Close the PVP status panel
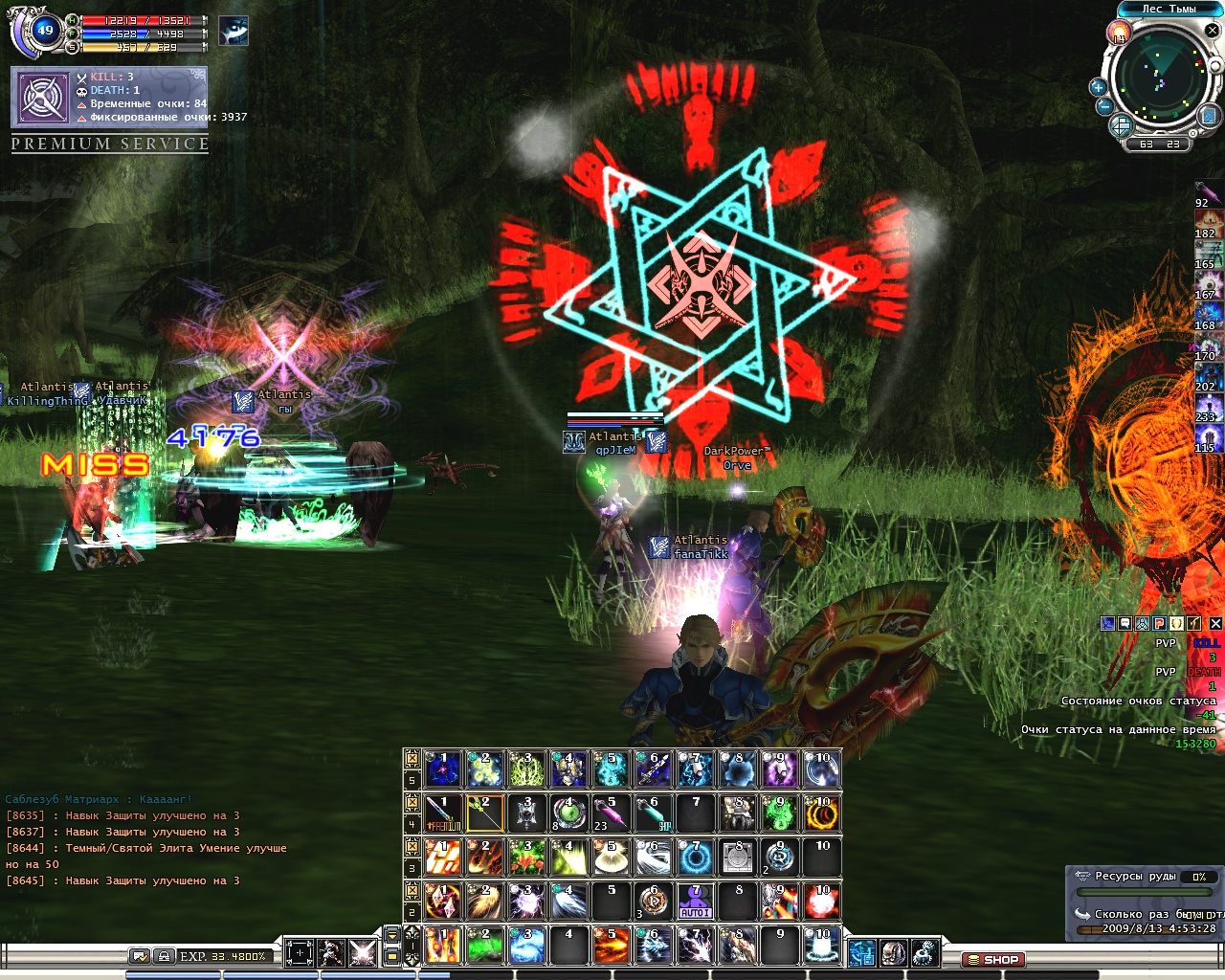This screenshot has width=1225, height=980. (x=1215, y=624)
